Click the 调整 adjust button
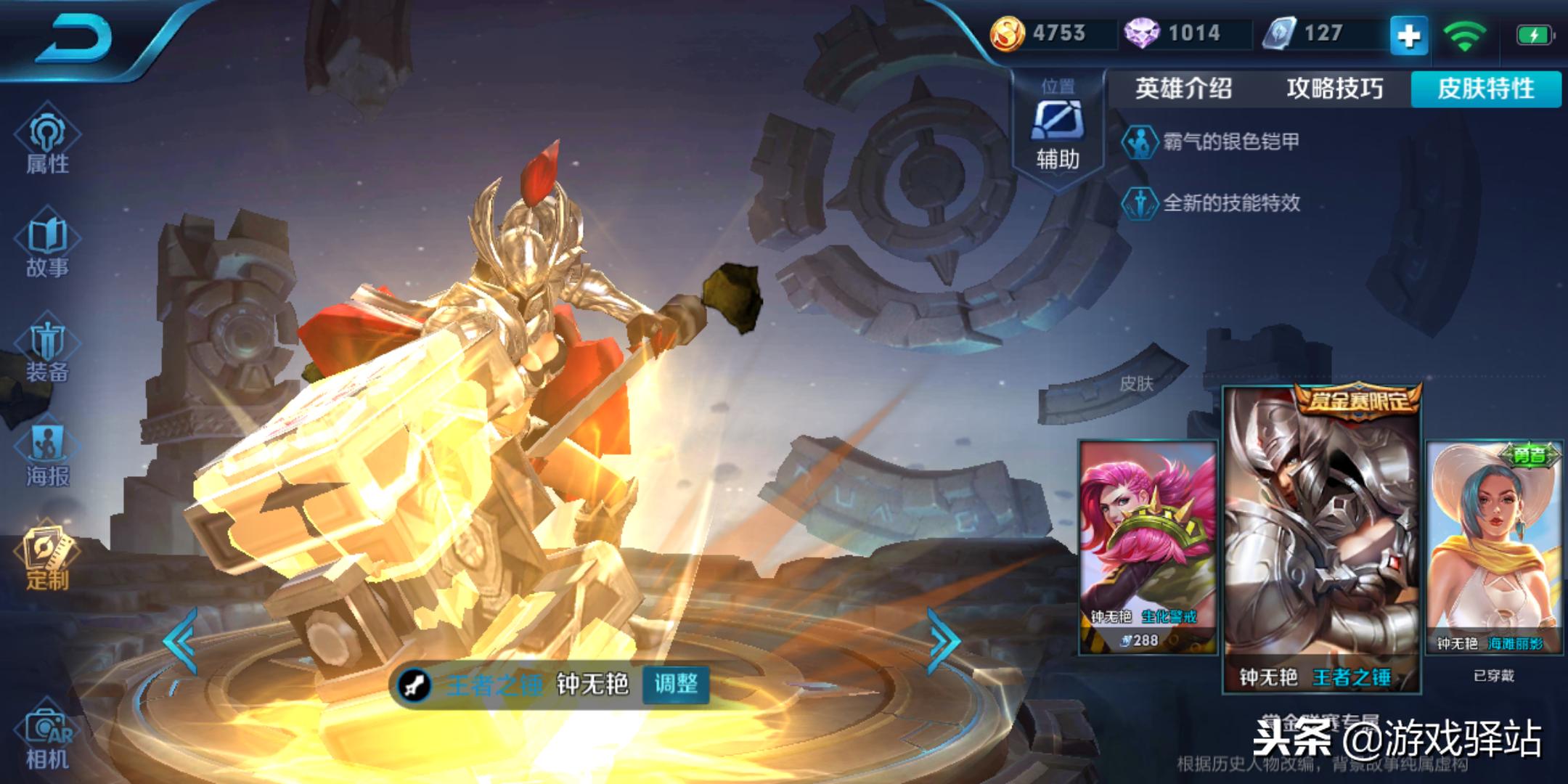 676,684
